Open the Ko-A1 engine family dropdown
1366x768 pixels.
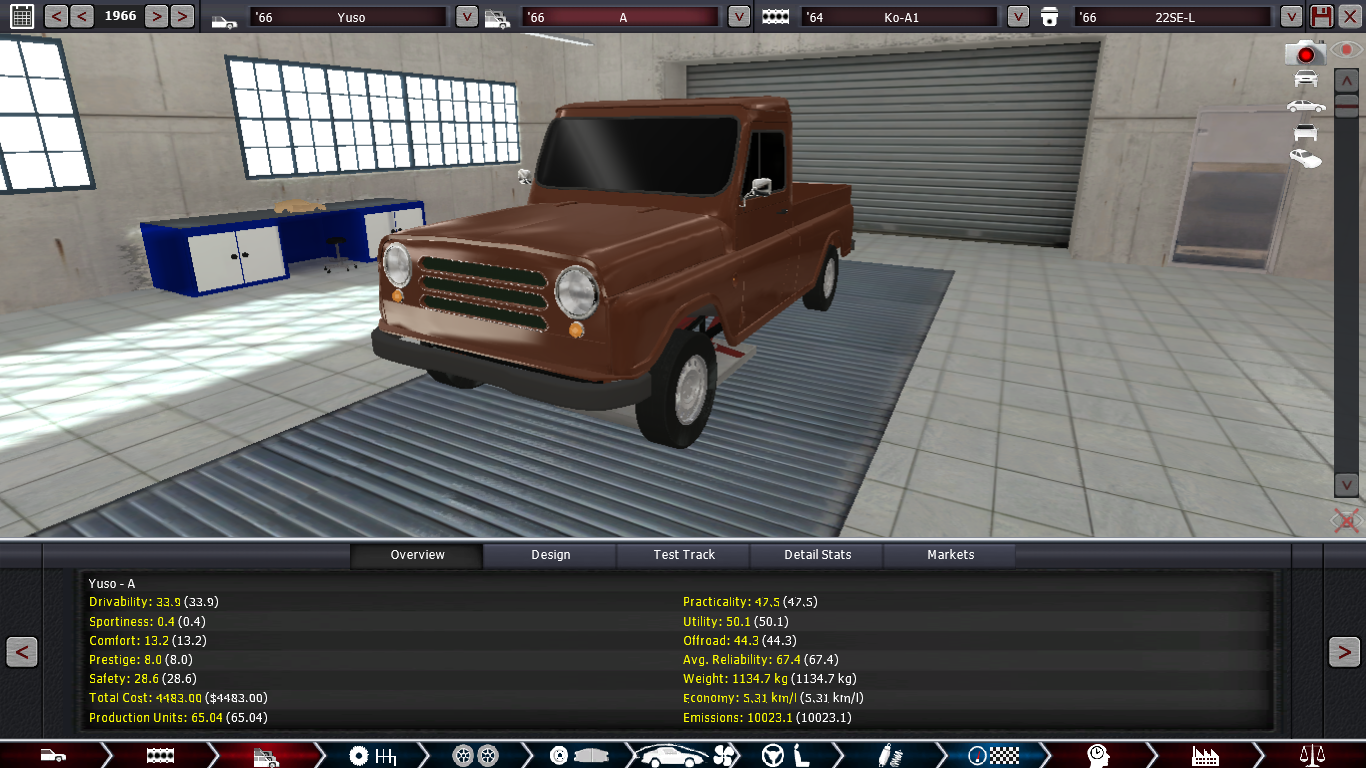point(1018,17)
